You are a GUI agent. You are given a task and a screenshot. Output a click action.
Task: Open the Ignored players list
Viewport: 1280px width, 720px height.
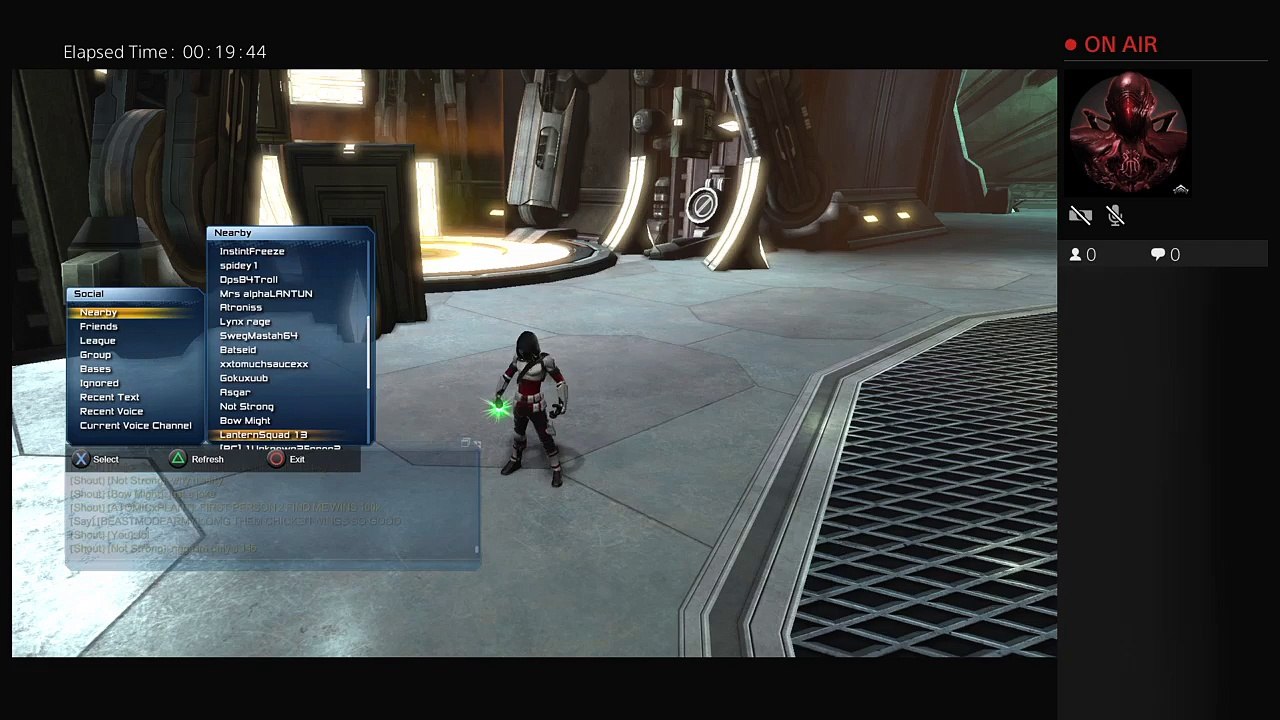(99, 383)
